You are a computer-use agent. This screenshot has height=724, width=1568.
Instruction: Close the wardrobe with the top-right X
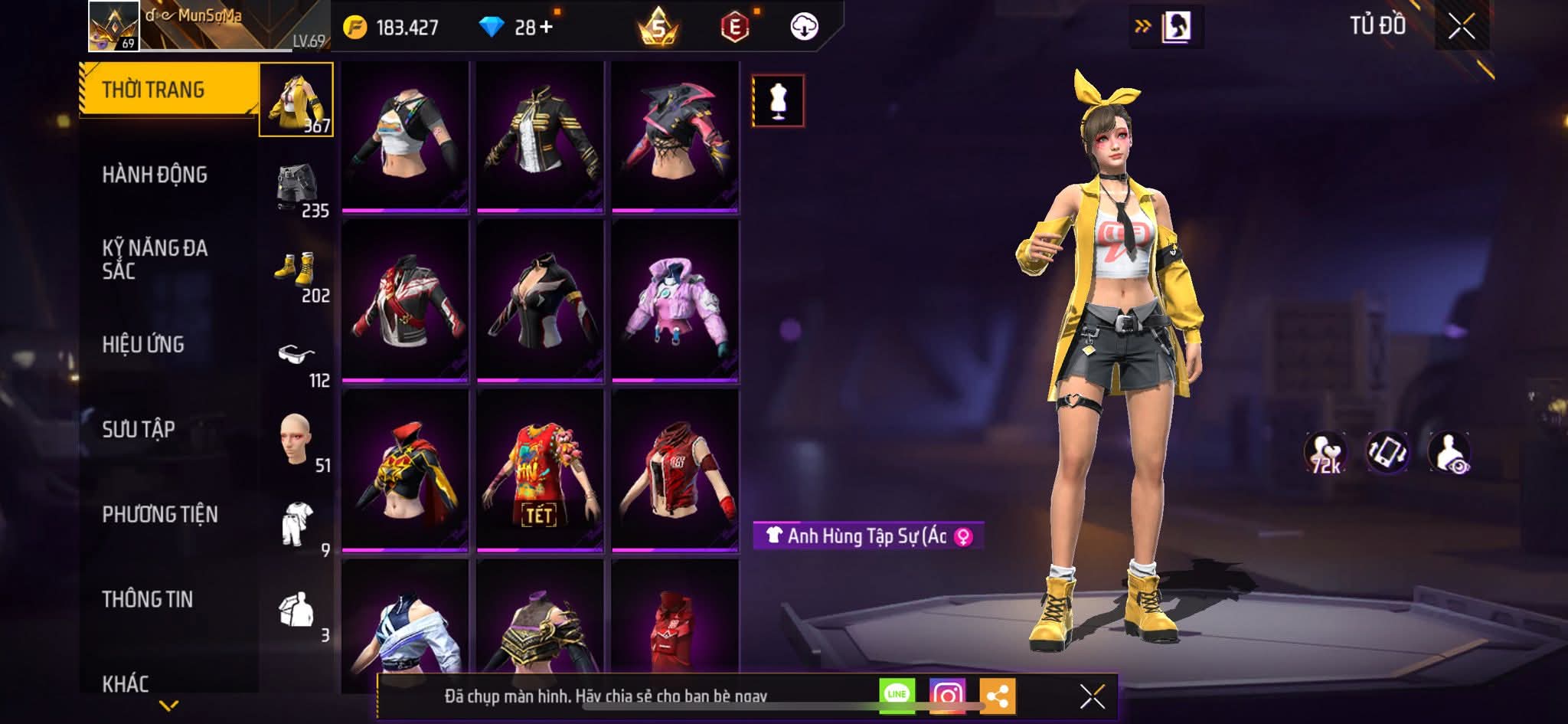coord(1461,27)
